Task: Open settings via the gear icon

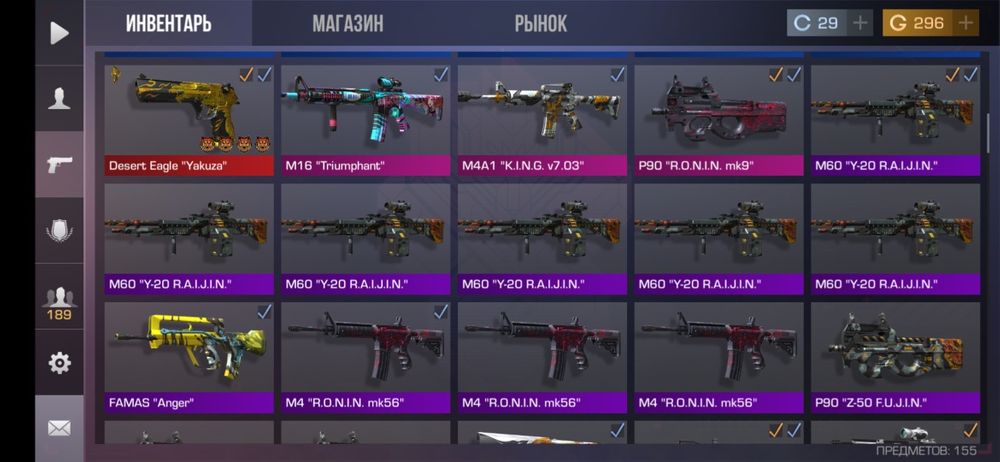Action: (x=59, y=363)
